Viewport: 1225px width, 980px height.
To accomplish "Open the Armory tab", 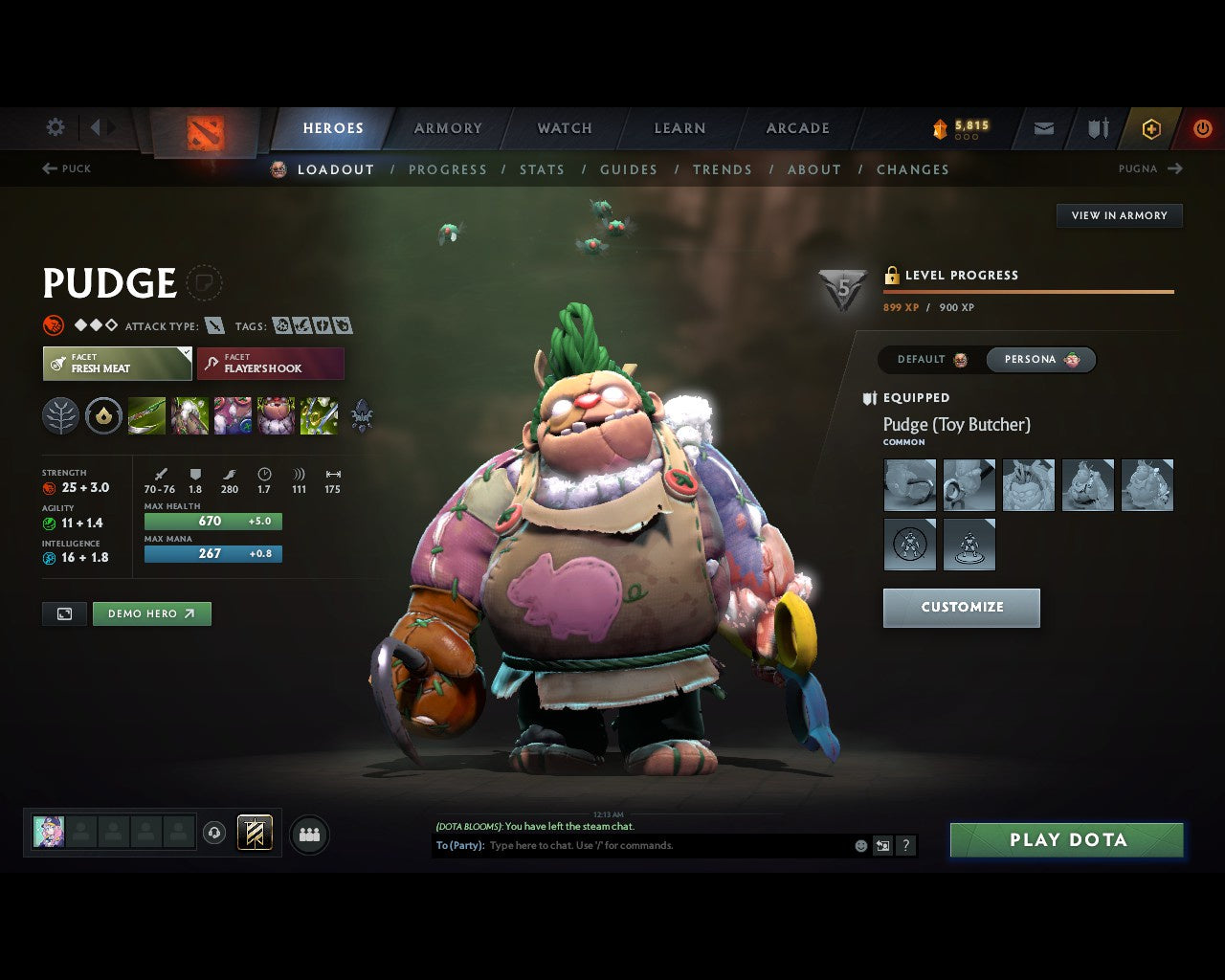I will pyautogui.click(x=448, y=128).
